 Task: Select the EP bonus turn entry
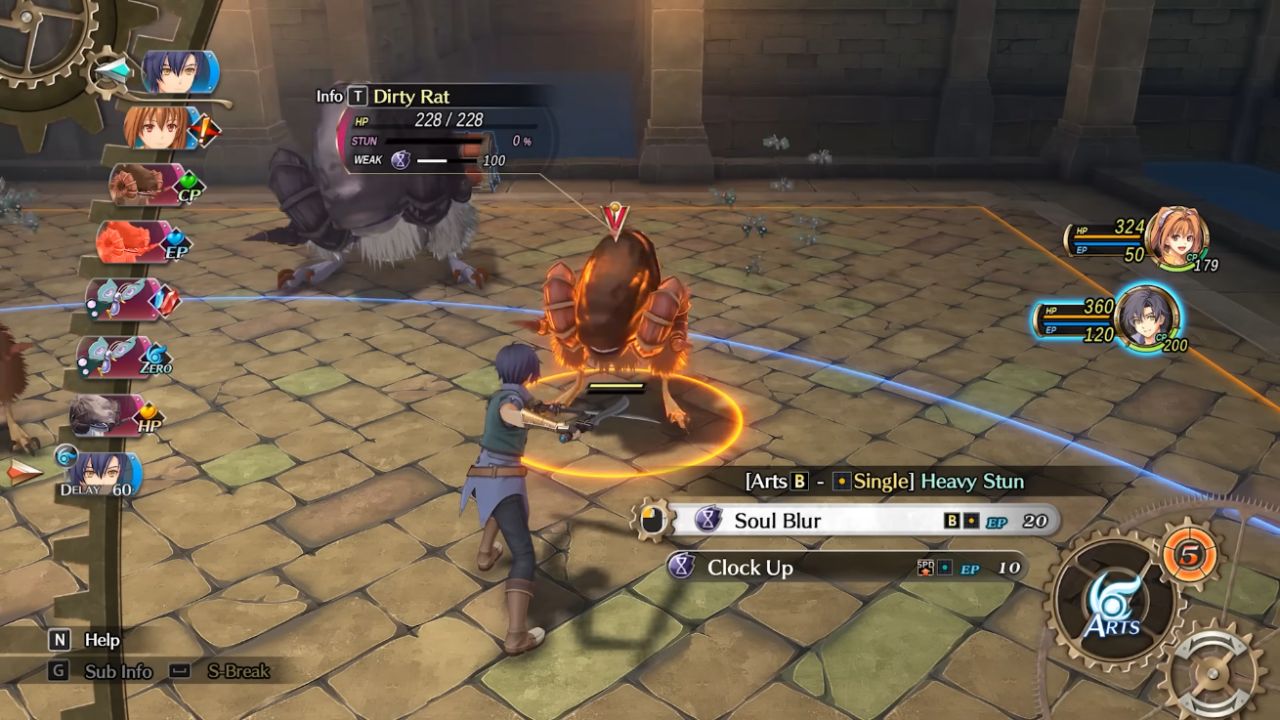click(x=138, y=242)
